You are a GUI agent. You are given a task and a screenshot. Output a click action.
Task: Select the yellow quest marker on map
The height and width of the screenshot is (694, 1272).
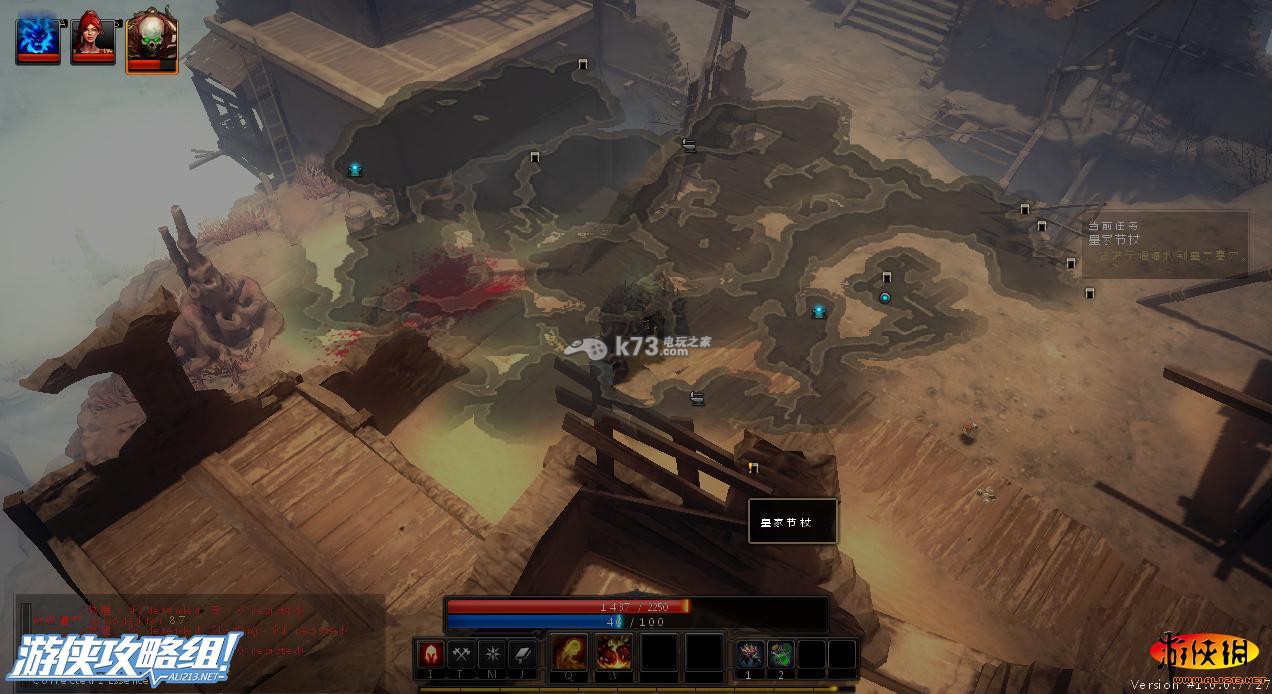(753, 467)
